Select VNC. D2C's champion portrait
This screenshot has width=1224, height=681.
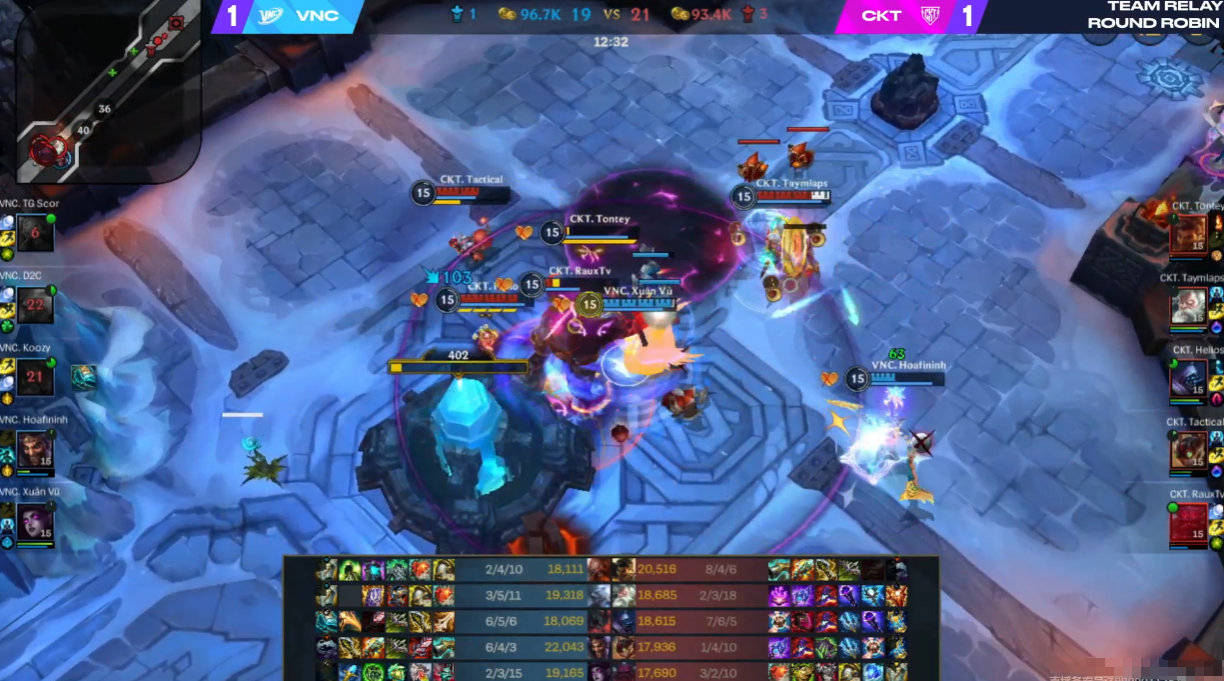[34, 304]
